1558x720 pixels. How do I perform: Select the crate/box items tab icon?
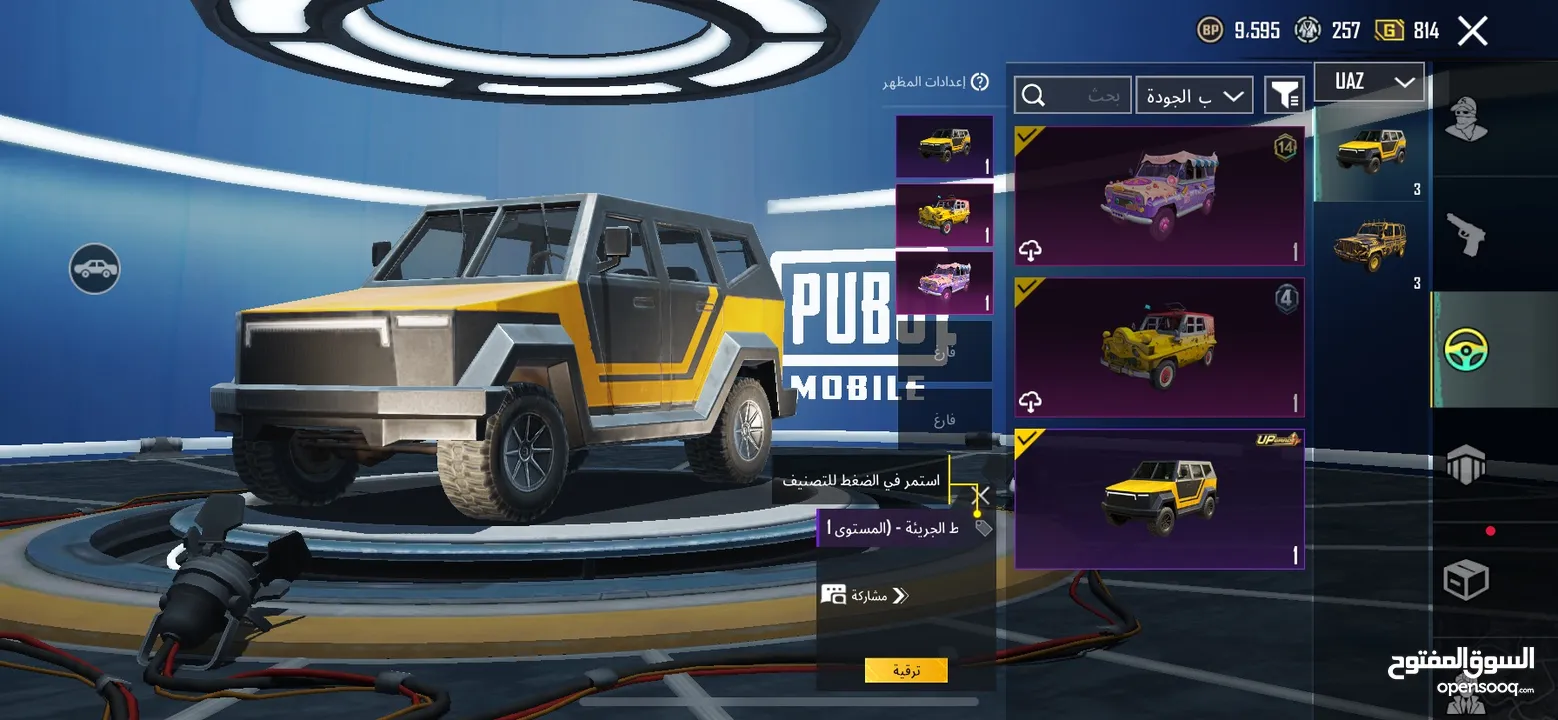pos(1467,580)
